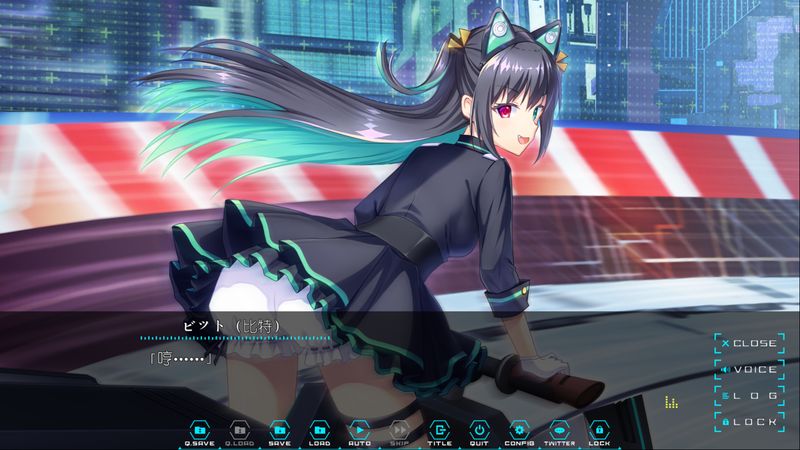Return to the TITLE screen
This screenshot has width=800, height=450.
439,430
